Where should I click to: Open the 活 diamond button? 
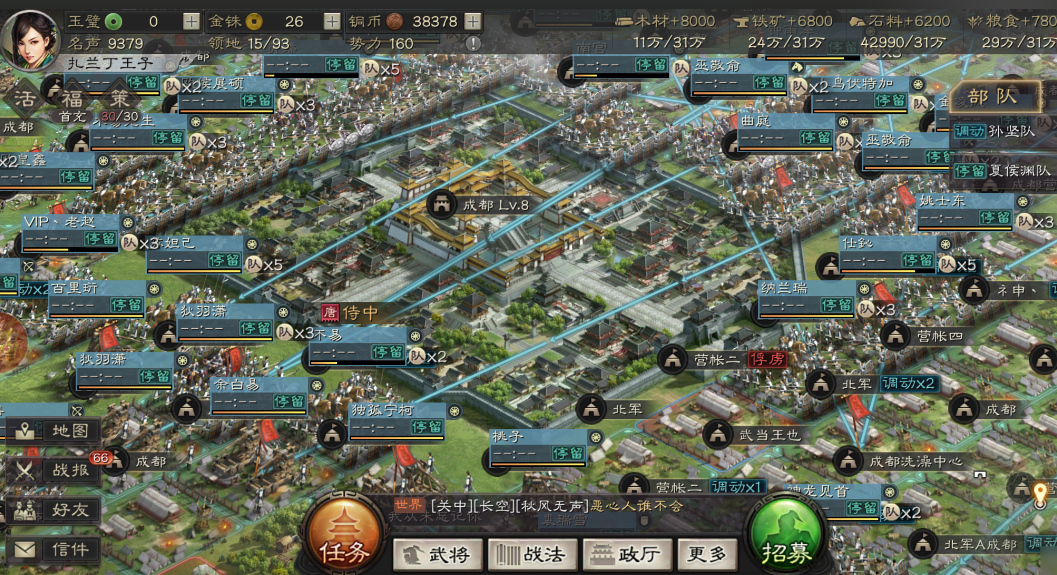point(25,99)
